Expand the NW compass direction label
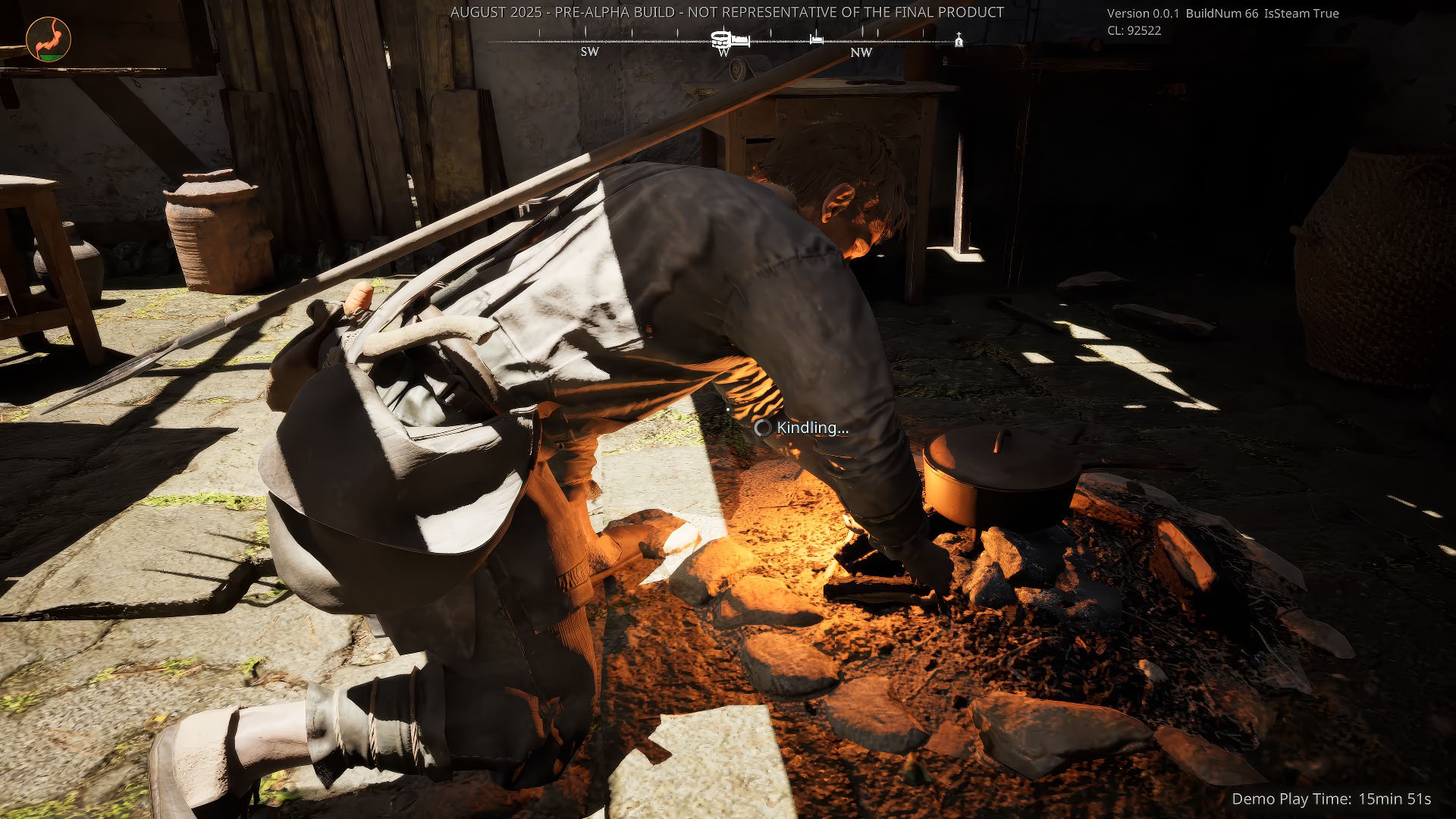 (x=861, y=53)
